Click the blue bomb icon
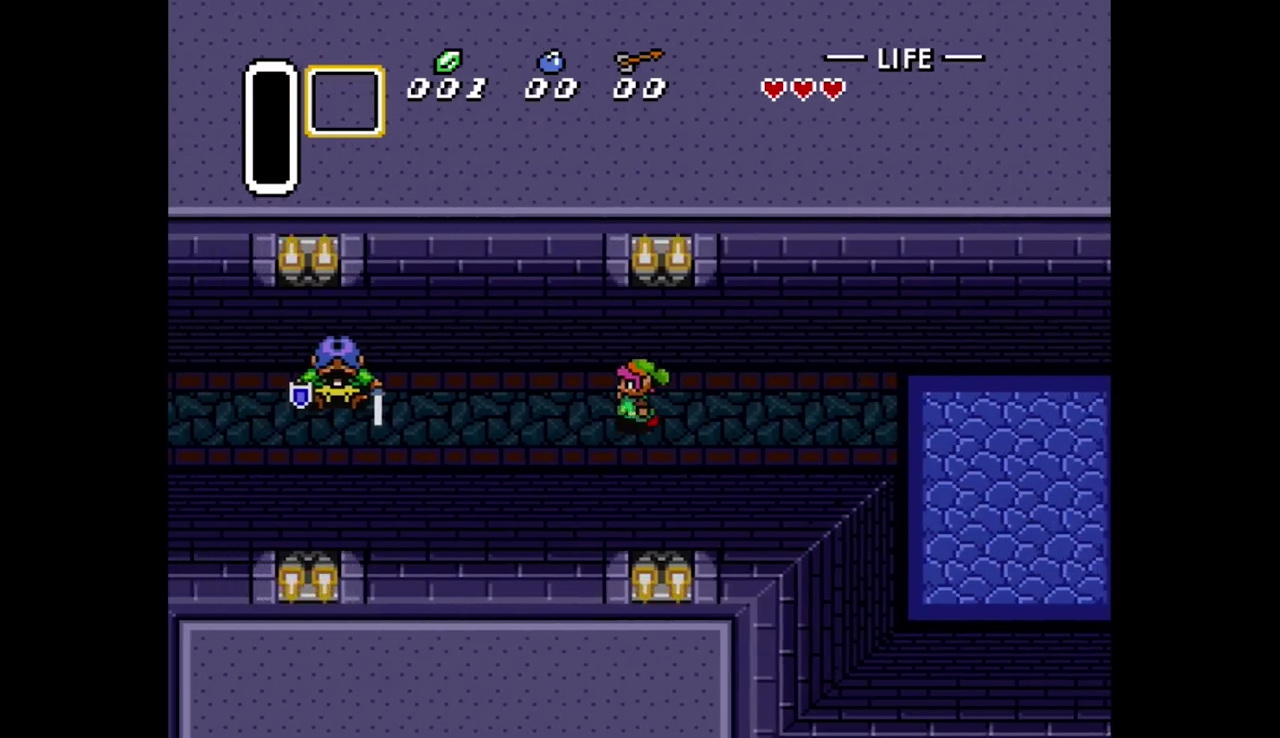The width and height of the screenshot is (1280, 738). (x=551, y=62)
